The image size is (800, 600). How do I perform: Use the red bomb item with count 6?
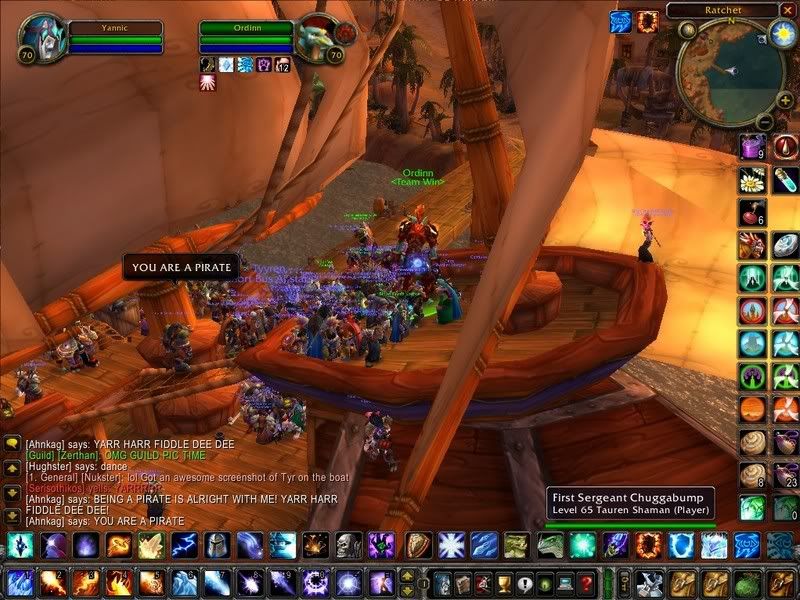click(x=752, y=213)
